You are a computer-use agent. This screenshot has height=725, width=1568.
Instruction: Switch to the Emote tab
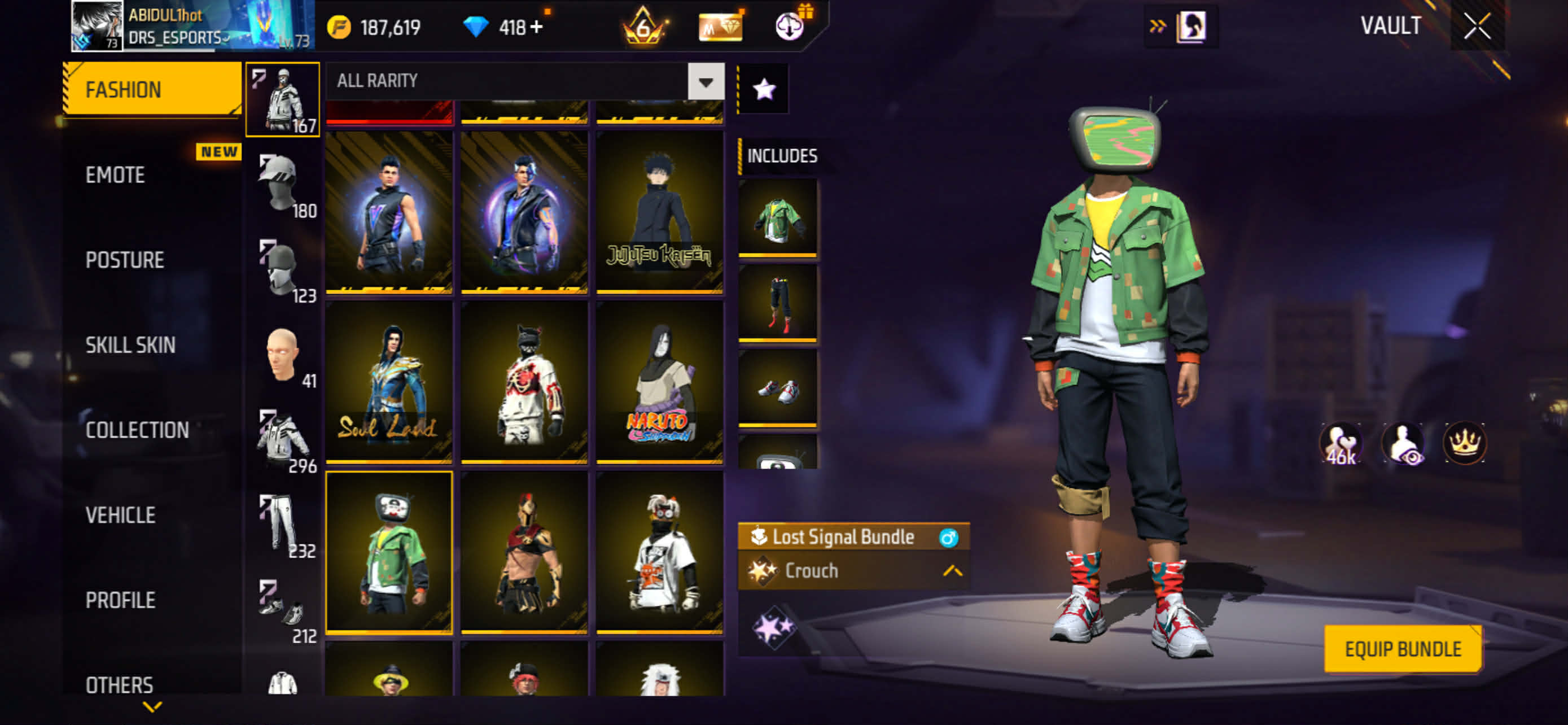point(116,175)
